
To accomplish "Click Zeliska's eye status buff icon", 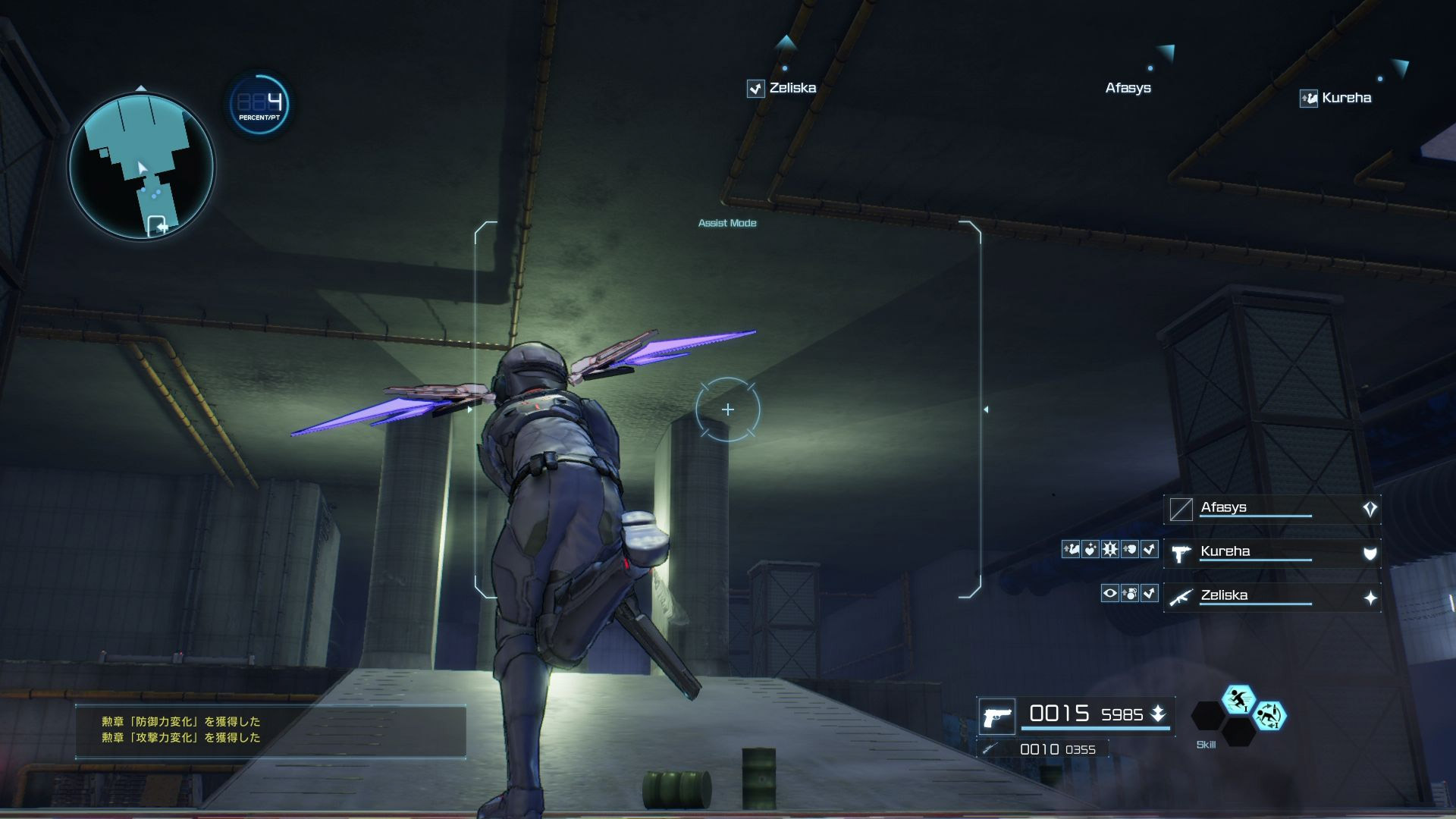I will click(1109, 593).
